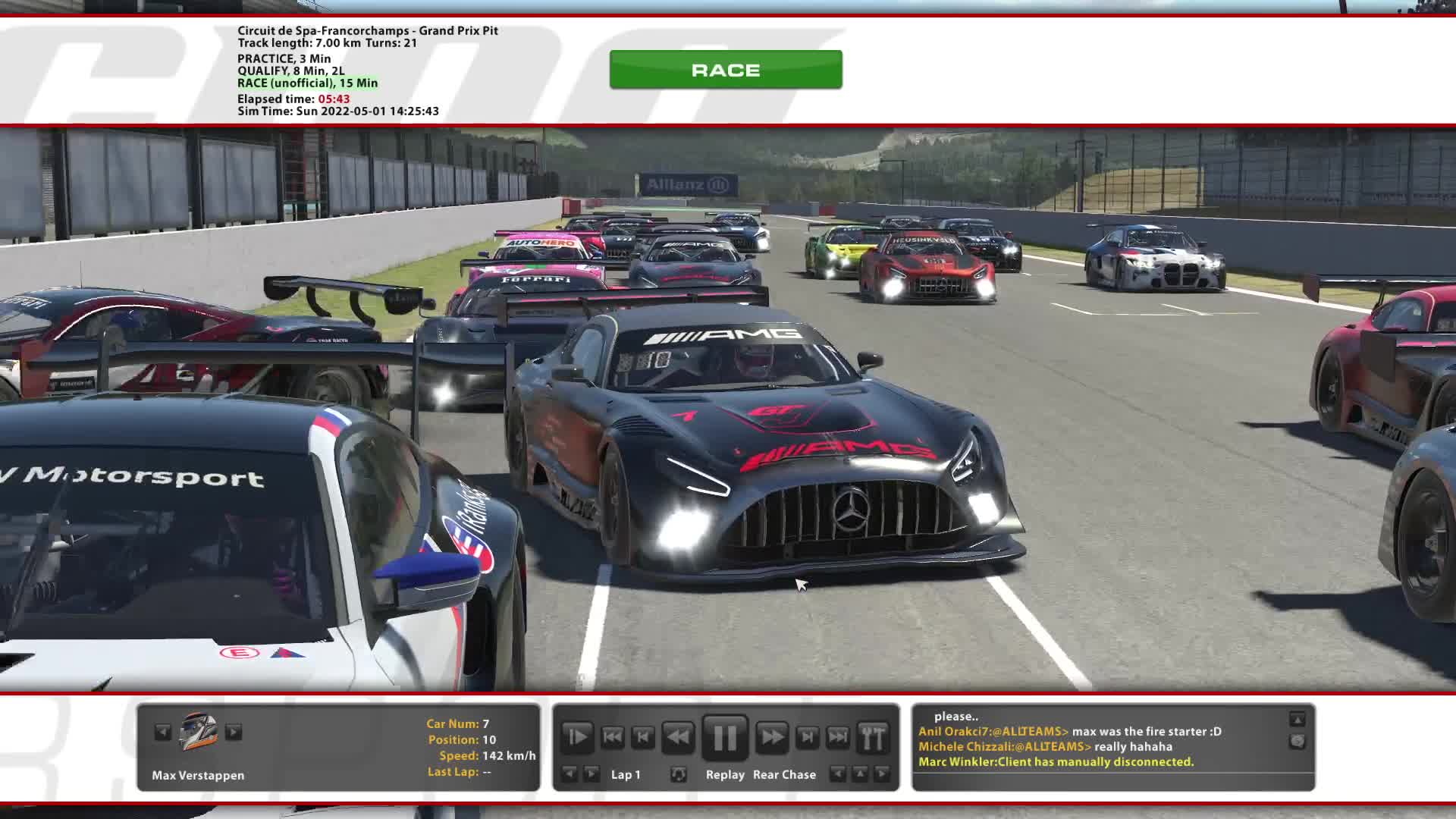Image resolution: width=1456 pixels, height=819 pixels.
Task: Go to the previous lap
Action: pos(569,774)
